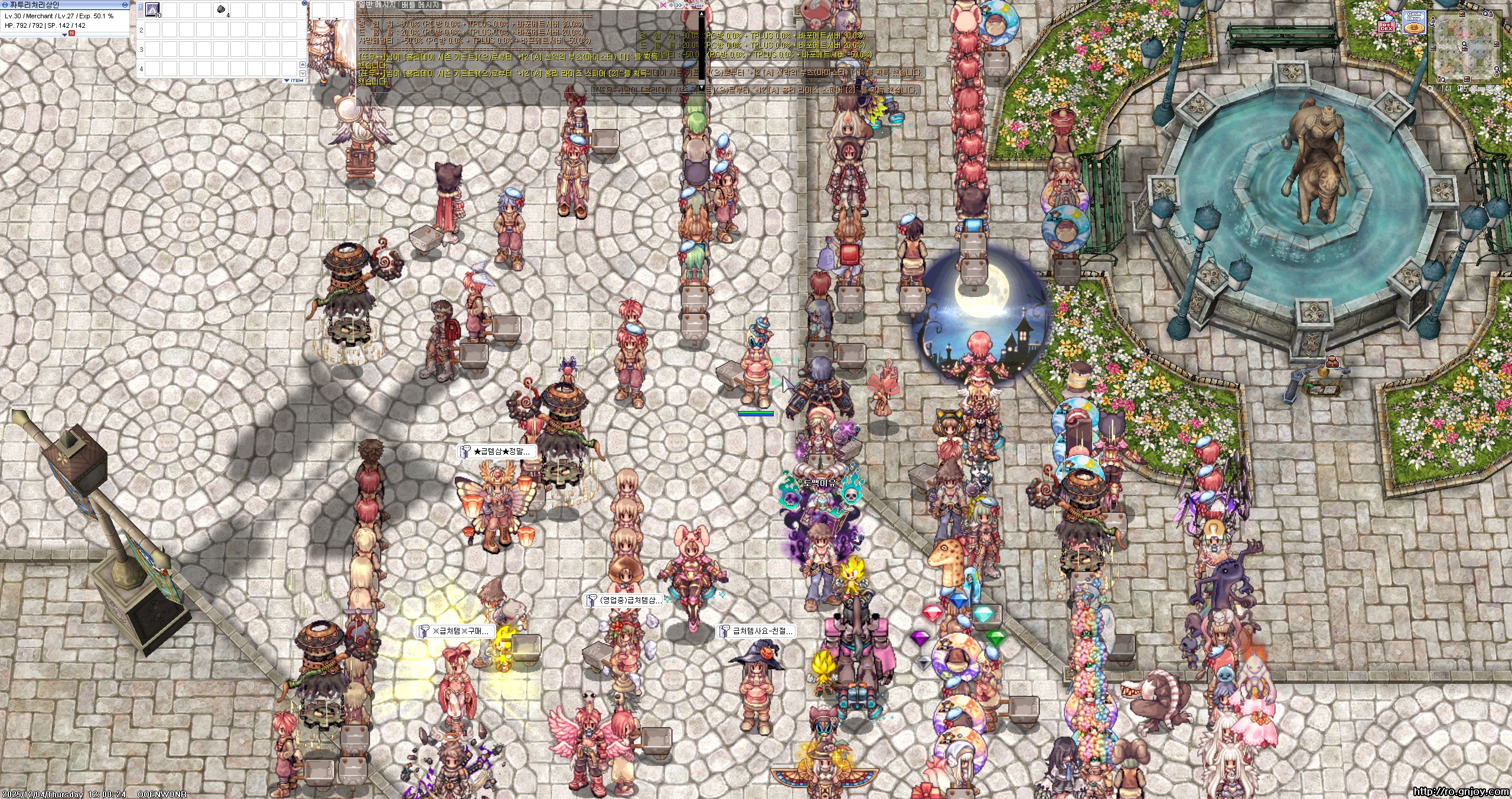
Task: Open the ×급처템×구매 shop sign
Action: 456,631
